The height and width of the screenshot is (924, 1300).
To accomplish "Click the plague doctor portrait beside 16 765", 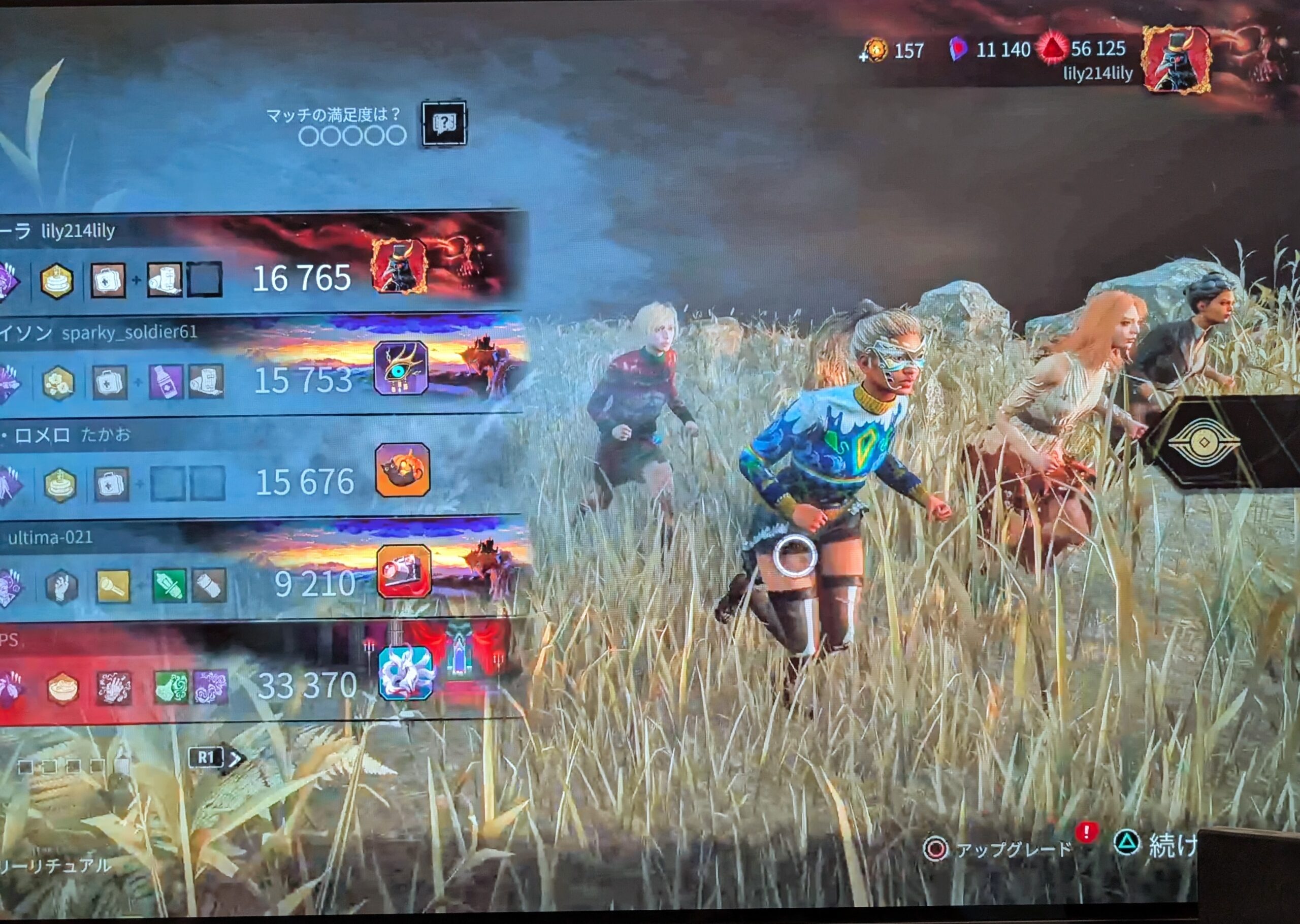I will tap(399, 266).
